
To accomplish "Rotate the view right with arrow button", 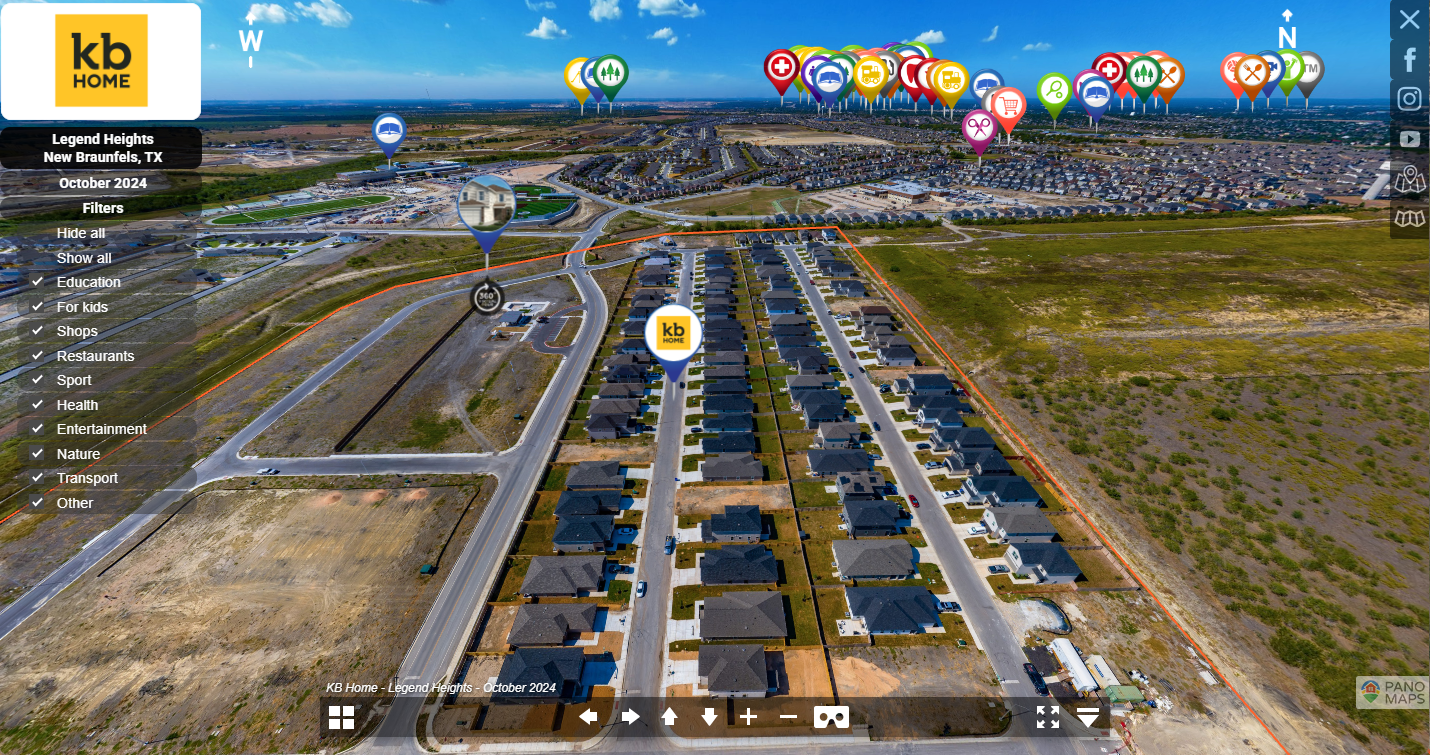I will coord(630,717).
